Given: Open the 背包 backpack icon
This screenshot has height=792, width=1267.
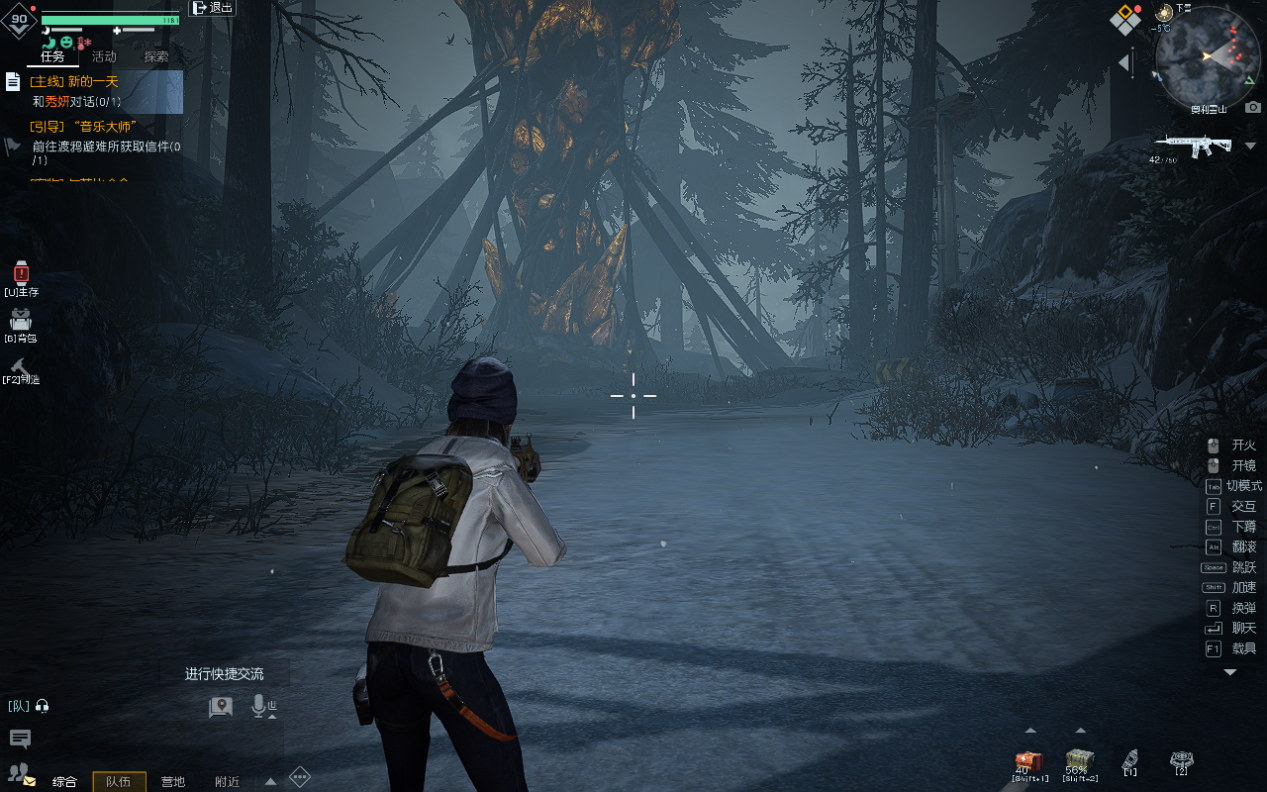Looking at the screenshot, I should [21, 321].
